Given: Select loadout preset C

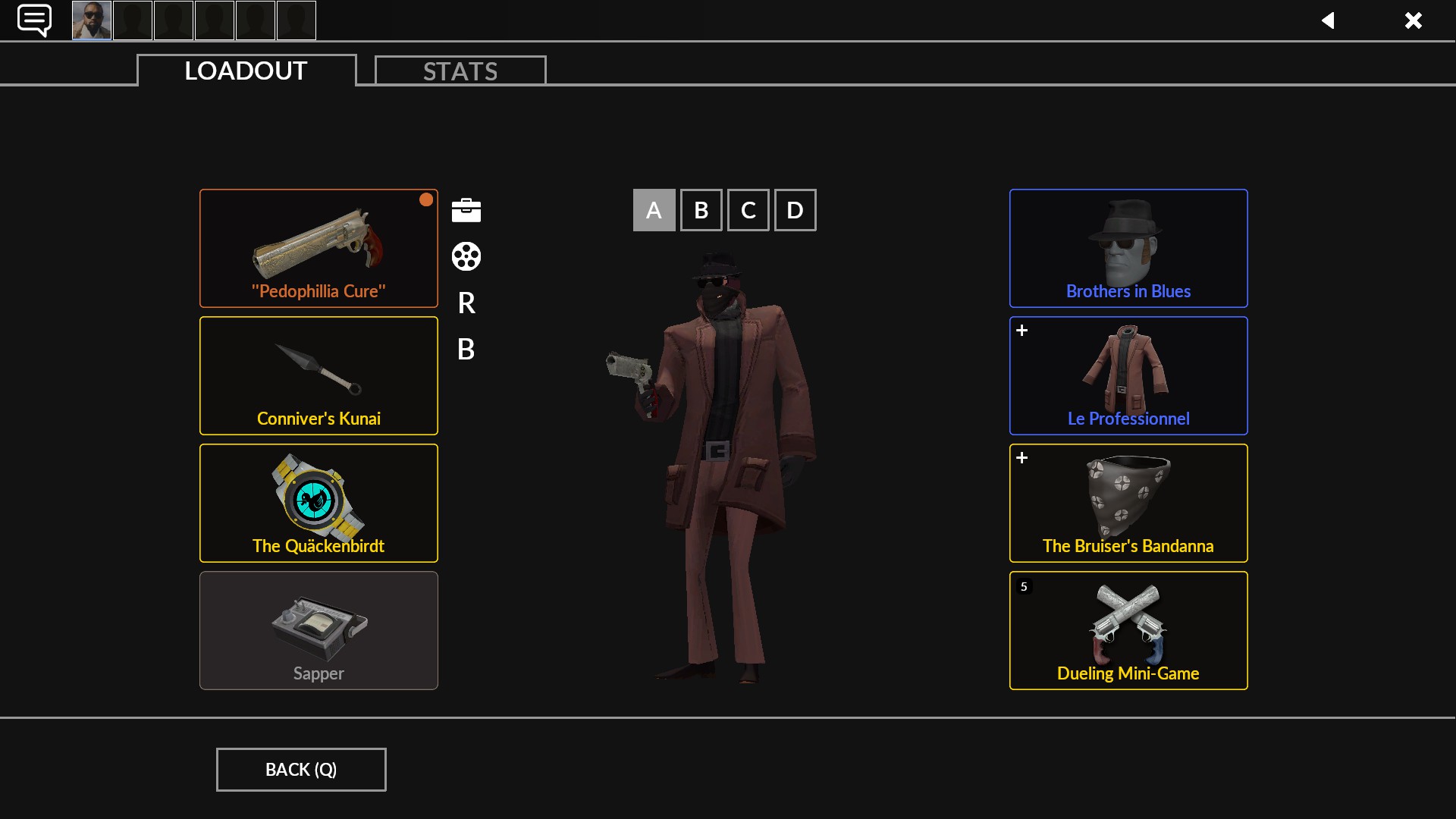Looking at the screenshot, I should pyautogui.click(x=748, y=210).
